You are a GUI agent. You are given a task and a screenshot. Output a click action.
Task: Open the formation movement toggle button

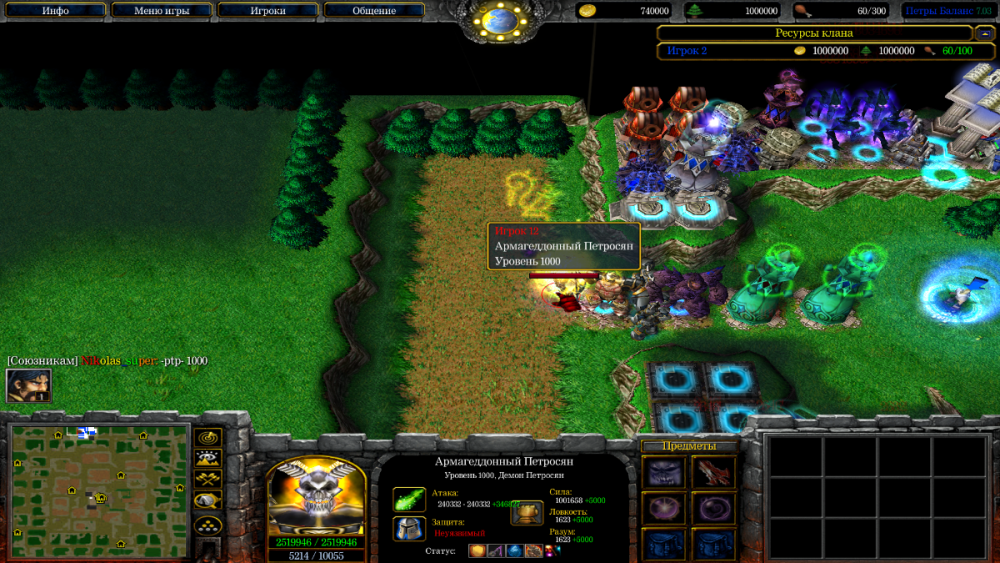208,523
